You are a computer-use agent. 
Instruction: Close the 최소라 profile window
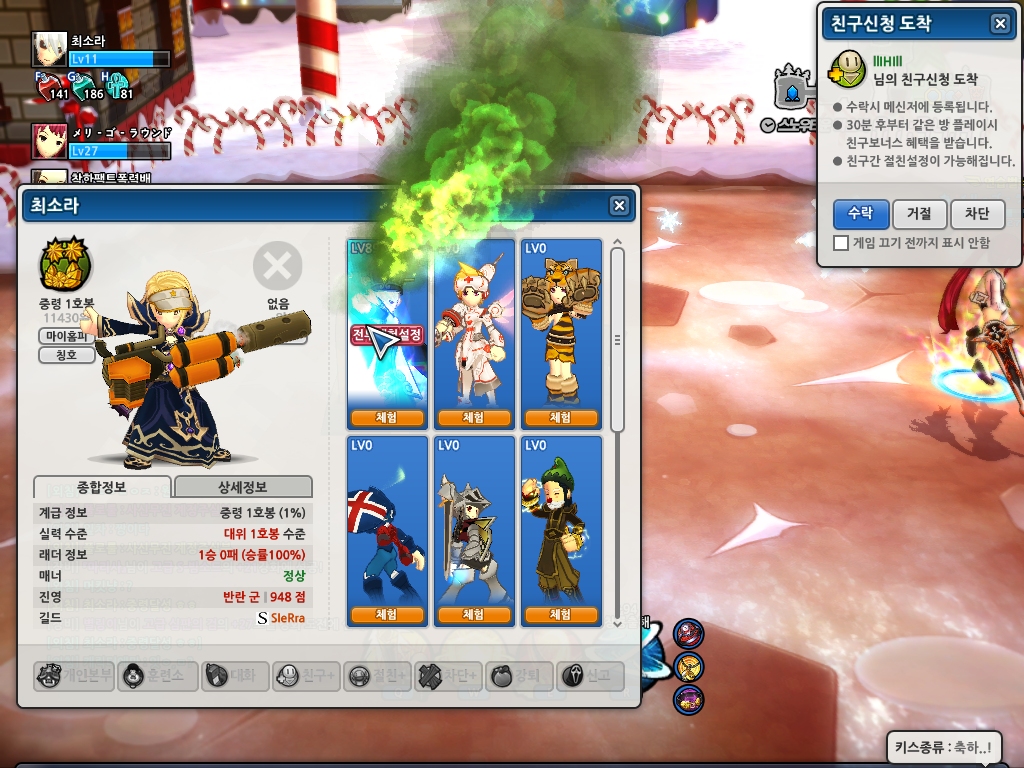pyautogui.click(x=620, y=206)
